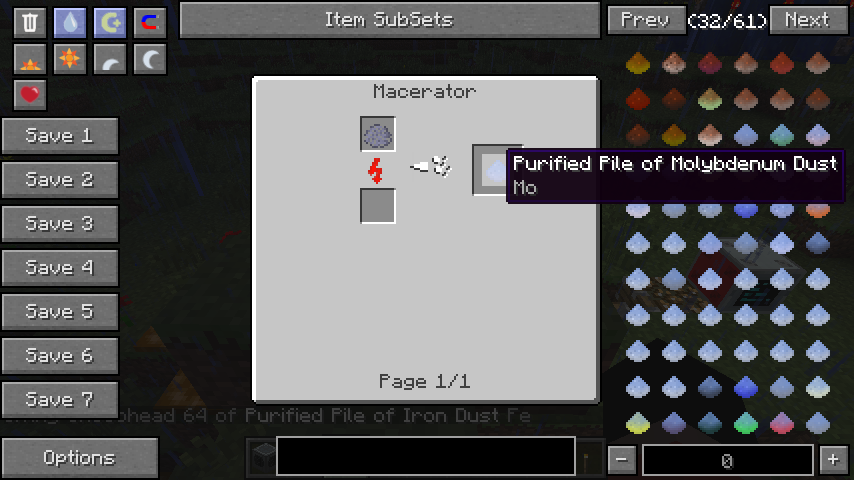Open the Options menu
This screenshot has height=480, width=854.
pyautogui.click(x=79, y=458)
